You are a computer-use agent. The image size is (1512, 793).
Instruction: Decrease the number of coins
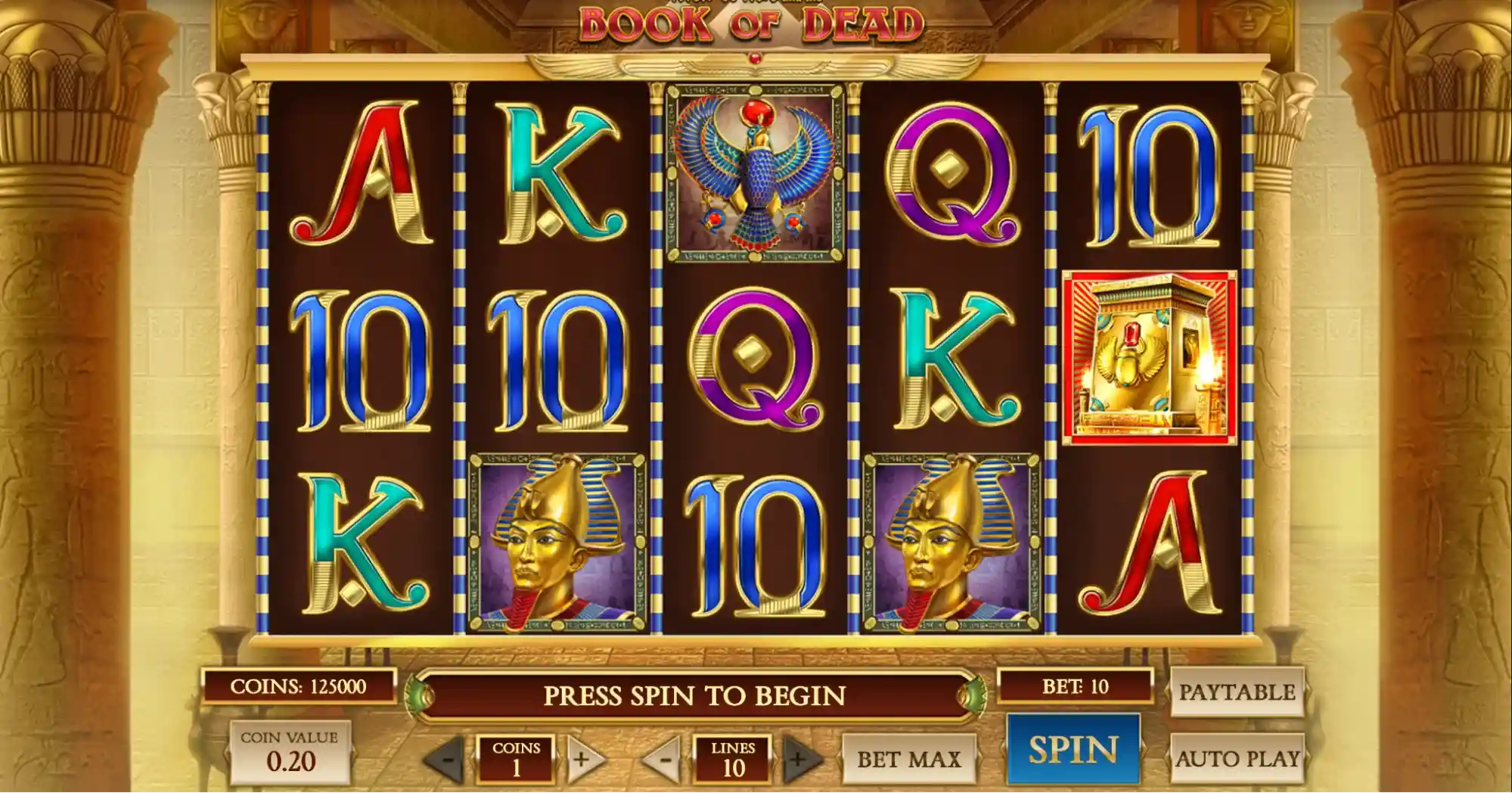447,759
